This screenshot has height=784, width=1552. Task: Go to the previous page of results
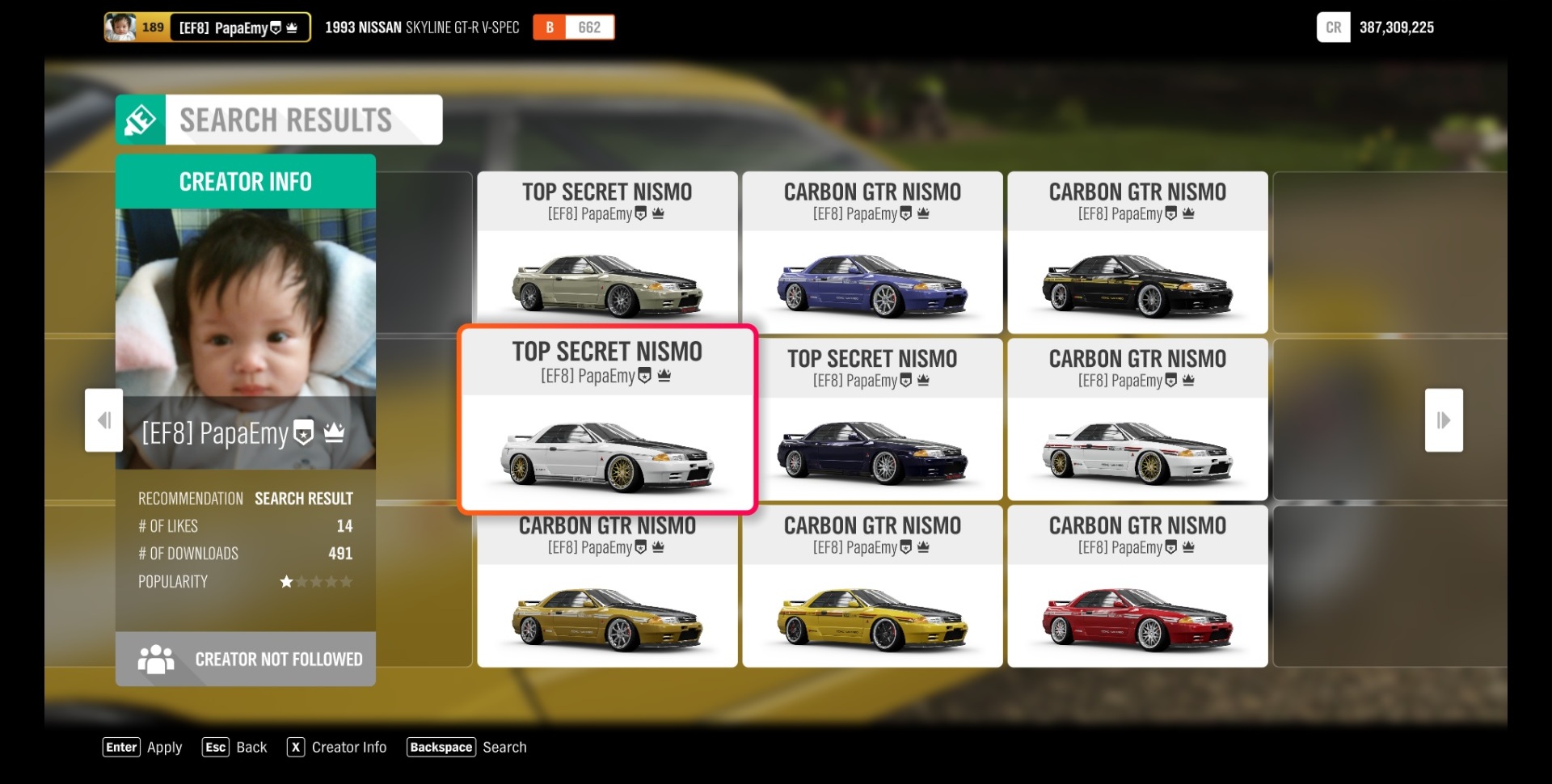(104, 420)
